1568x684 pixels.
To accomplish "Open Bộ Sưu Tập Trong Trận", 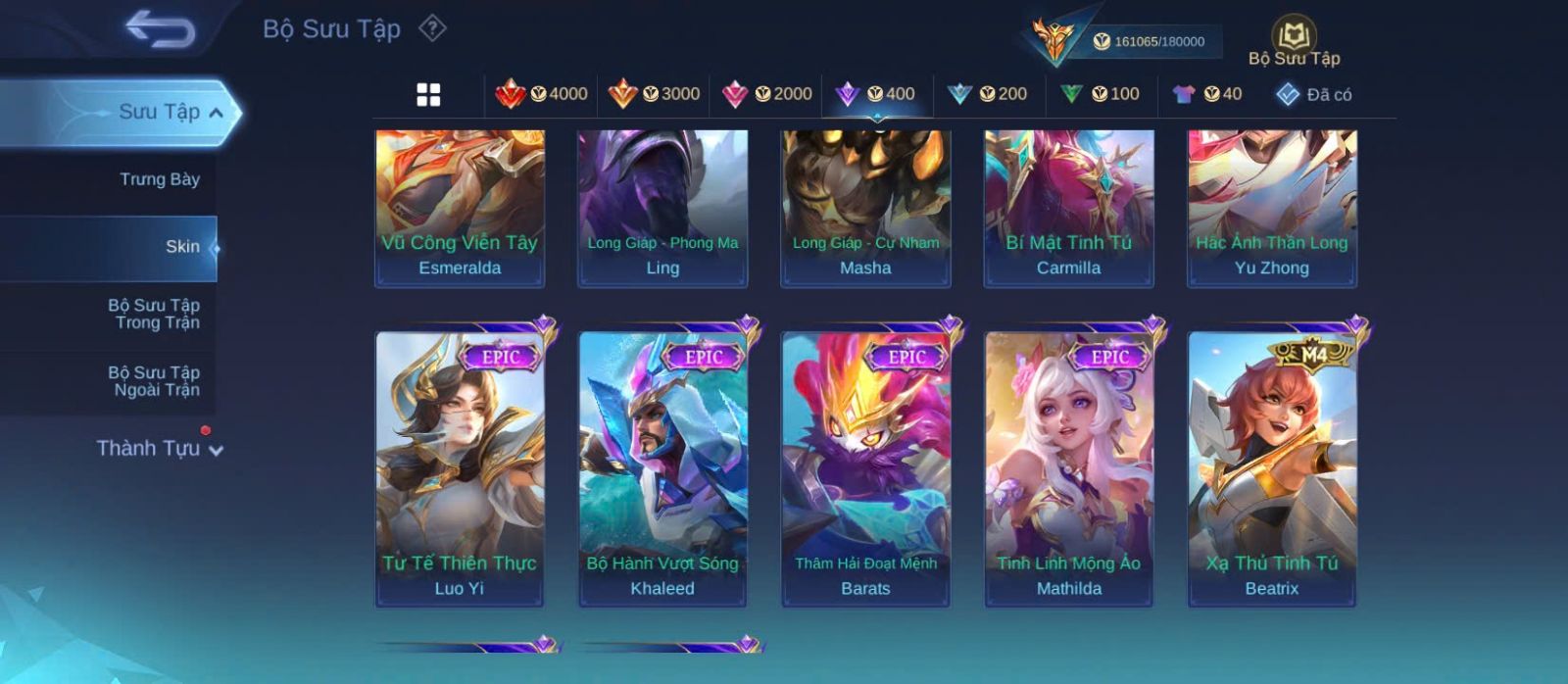I will point(155,314).
